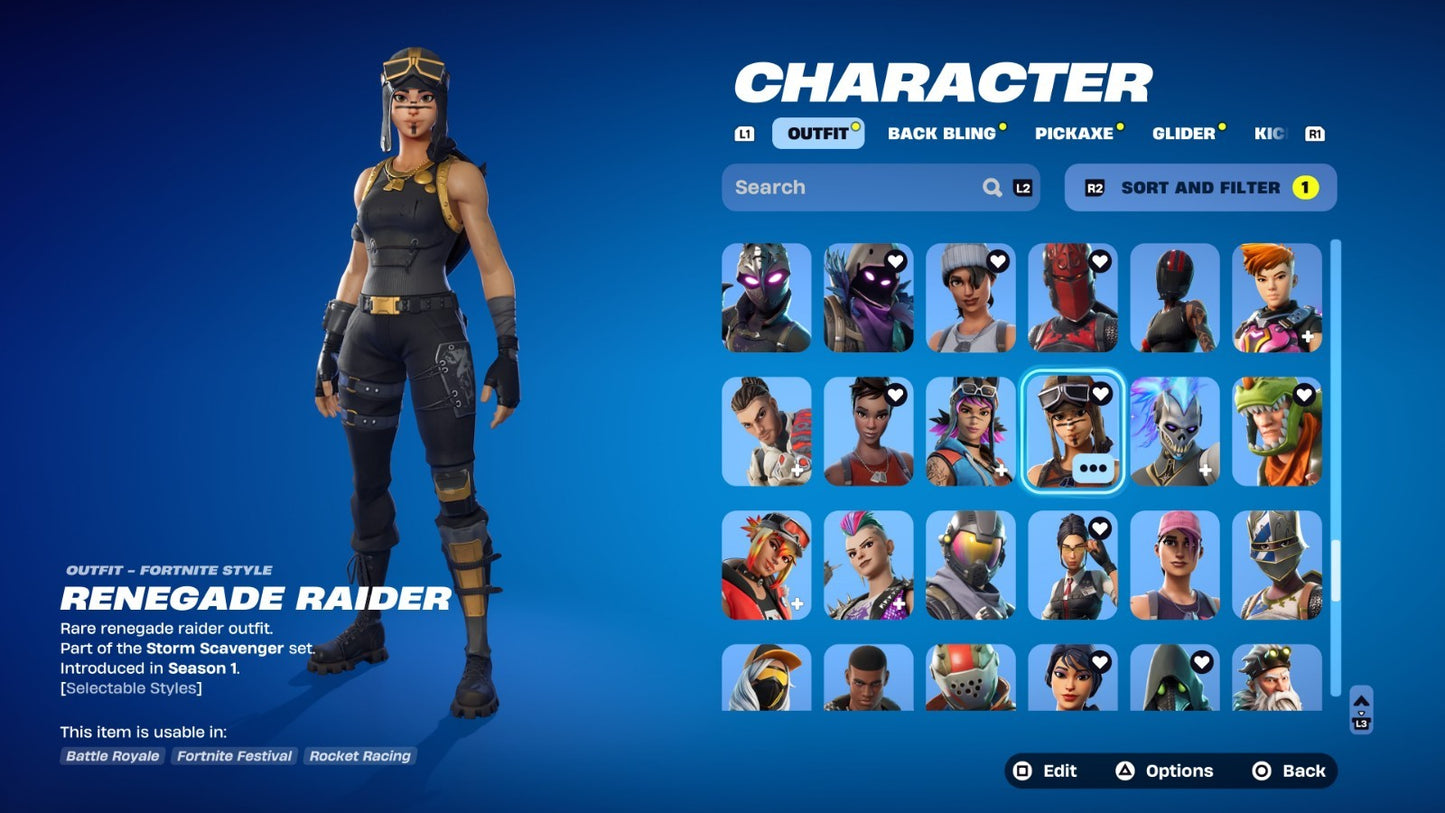Open the PICKAXE tab
Viewport: 1445px width, 813px height.
[x=1078, y=132]
